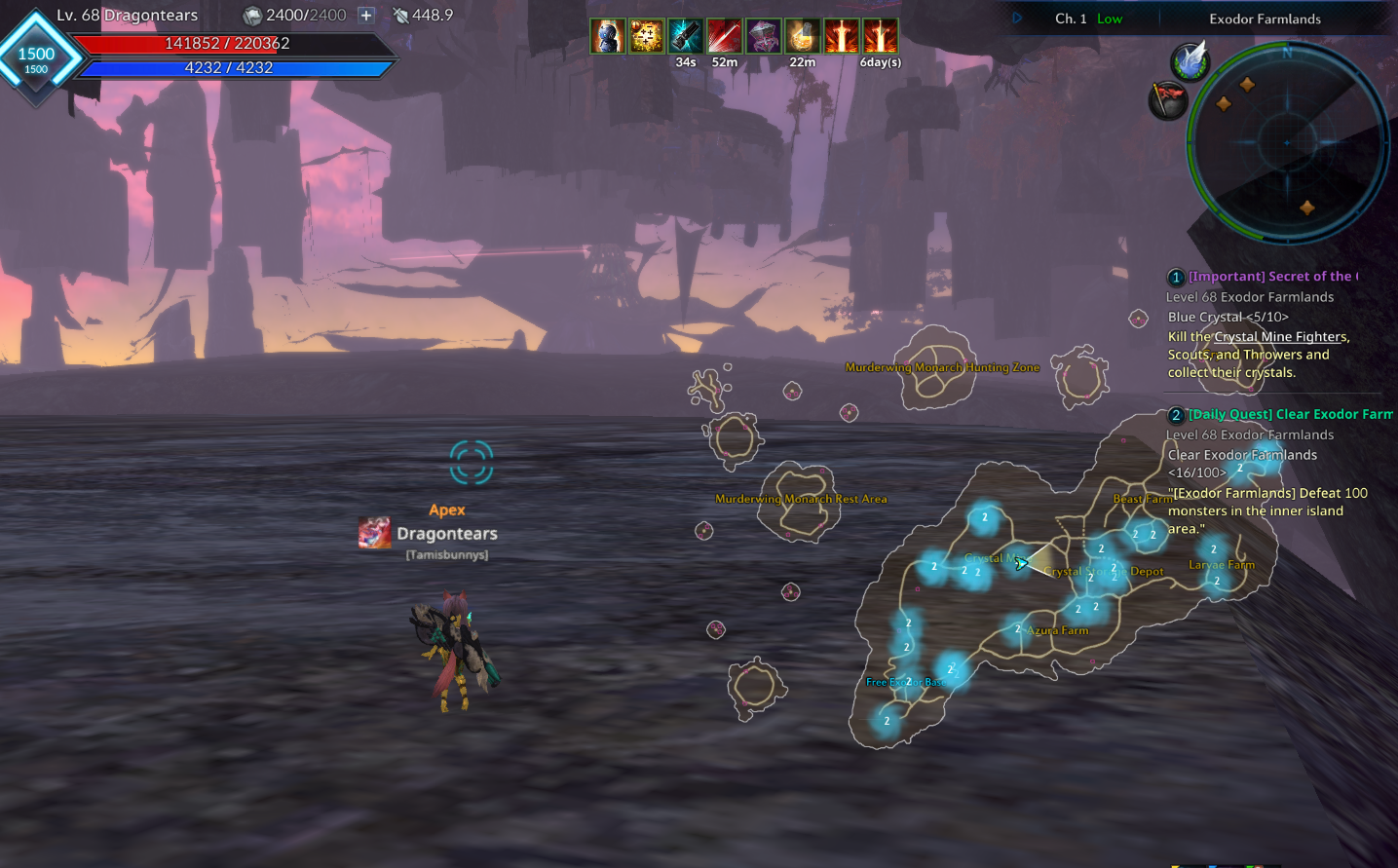Select Murderwing Monarch Rest Area on the map
This screenshot has width=1398, height=868.
pyautogui.click(x=801, y=499)
